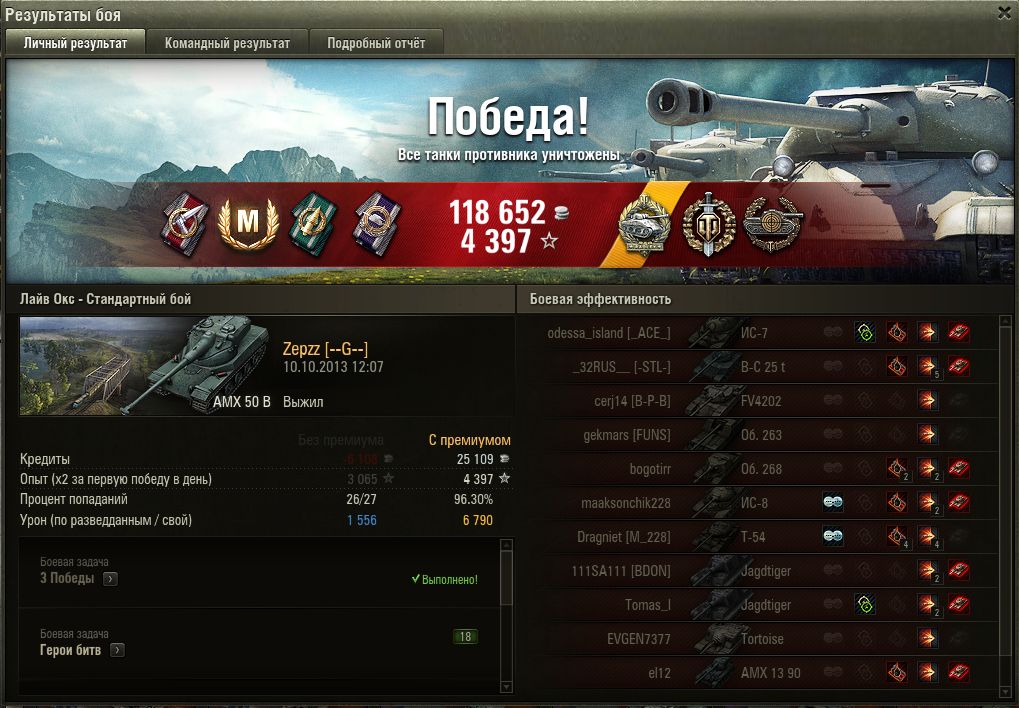Click the AMX 50 B vehicle thumbnail

click(x=146, y=365)
